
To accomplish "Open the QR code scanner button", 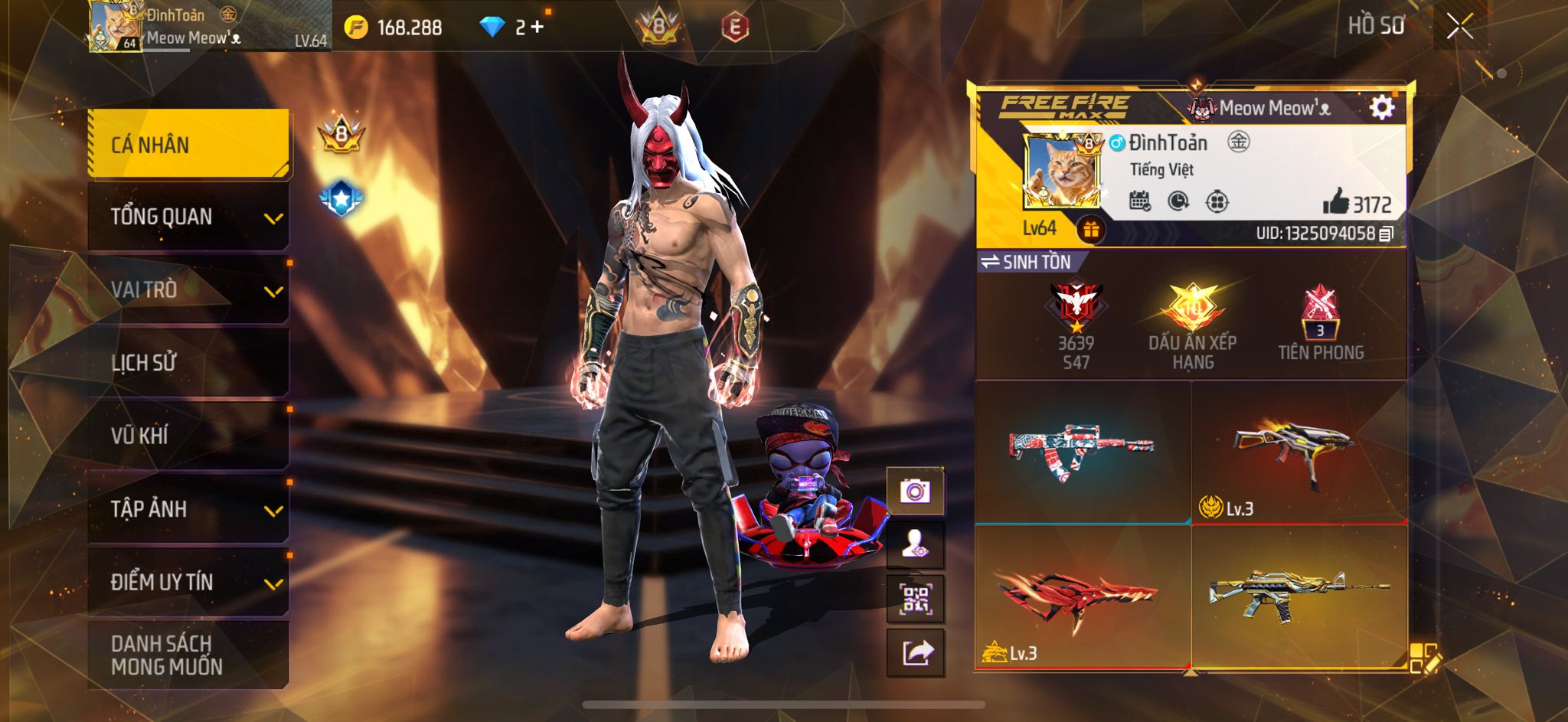I will [x=915, y=599].
